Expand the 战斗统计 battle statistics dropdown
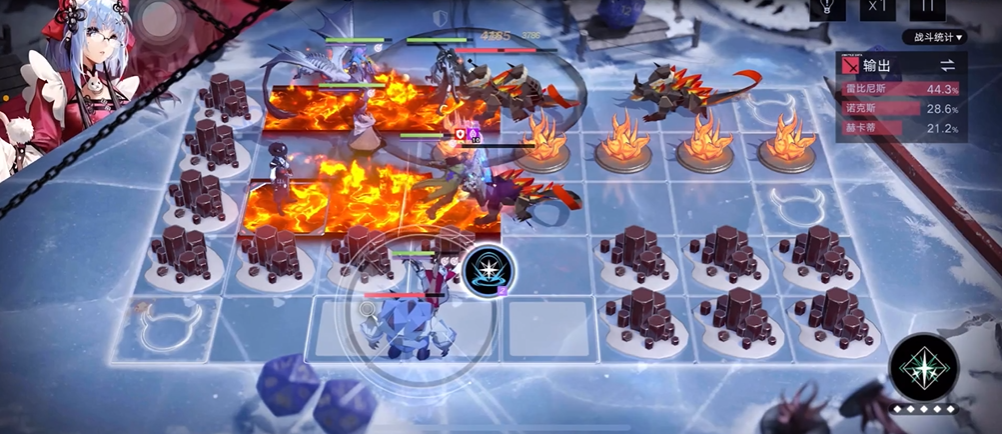This screenshot has width=1002, height=434. tap(935, 38)
